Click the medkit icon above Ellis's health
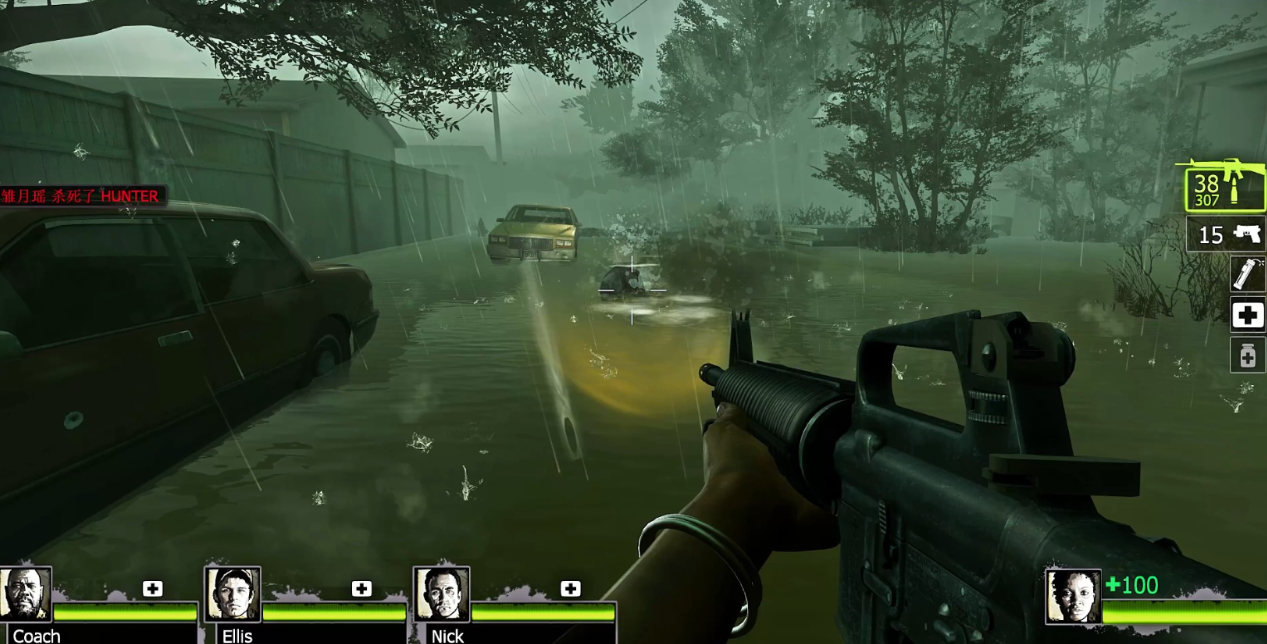Screen dimensions: 1267x644 point(361,588)
